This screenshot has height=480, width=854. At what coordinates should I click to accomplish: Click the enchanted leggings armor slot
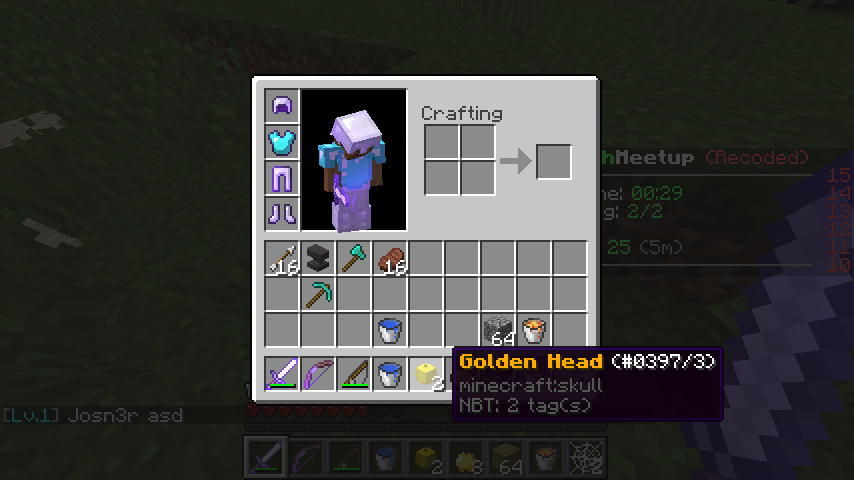282,179
